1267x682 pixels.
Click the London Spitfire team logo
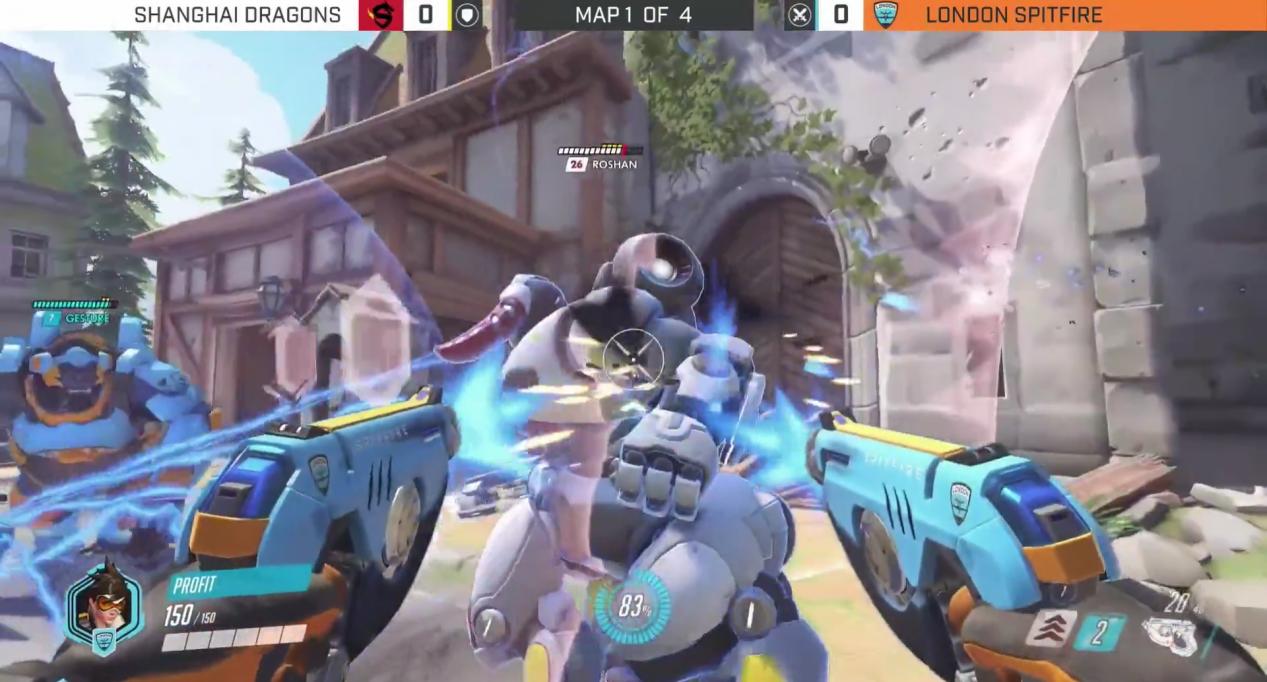(884, 15)
